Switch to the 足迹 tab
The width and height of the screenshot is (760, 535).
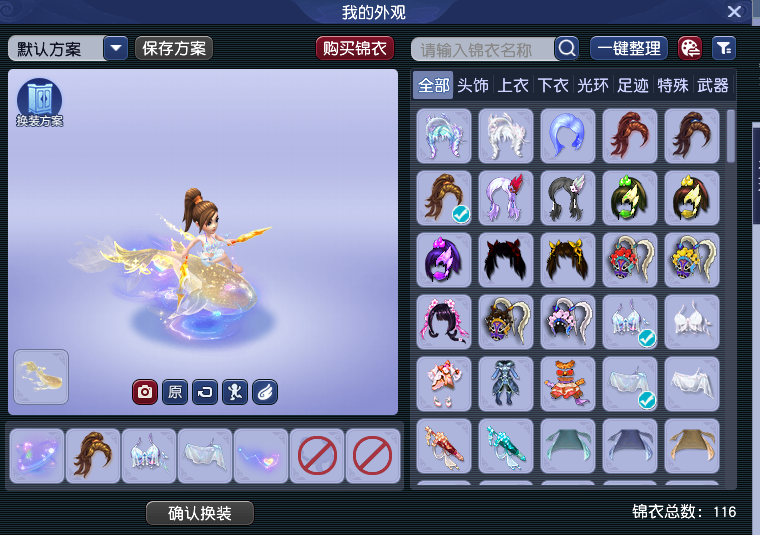tap(633, 86)
